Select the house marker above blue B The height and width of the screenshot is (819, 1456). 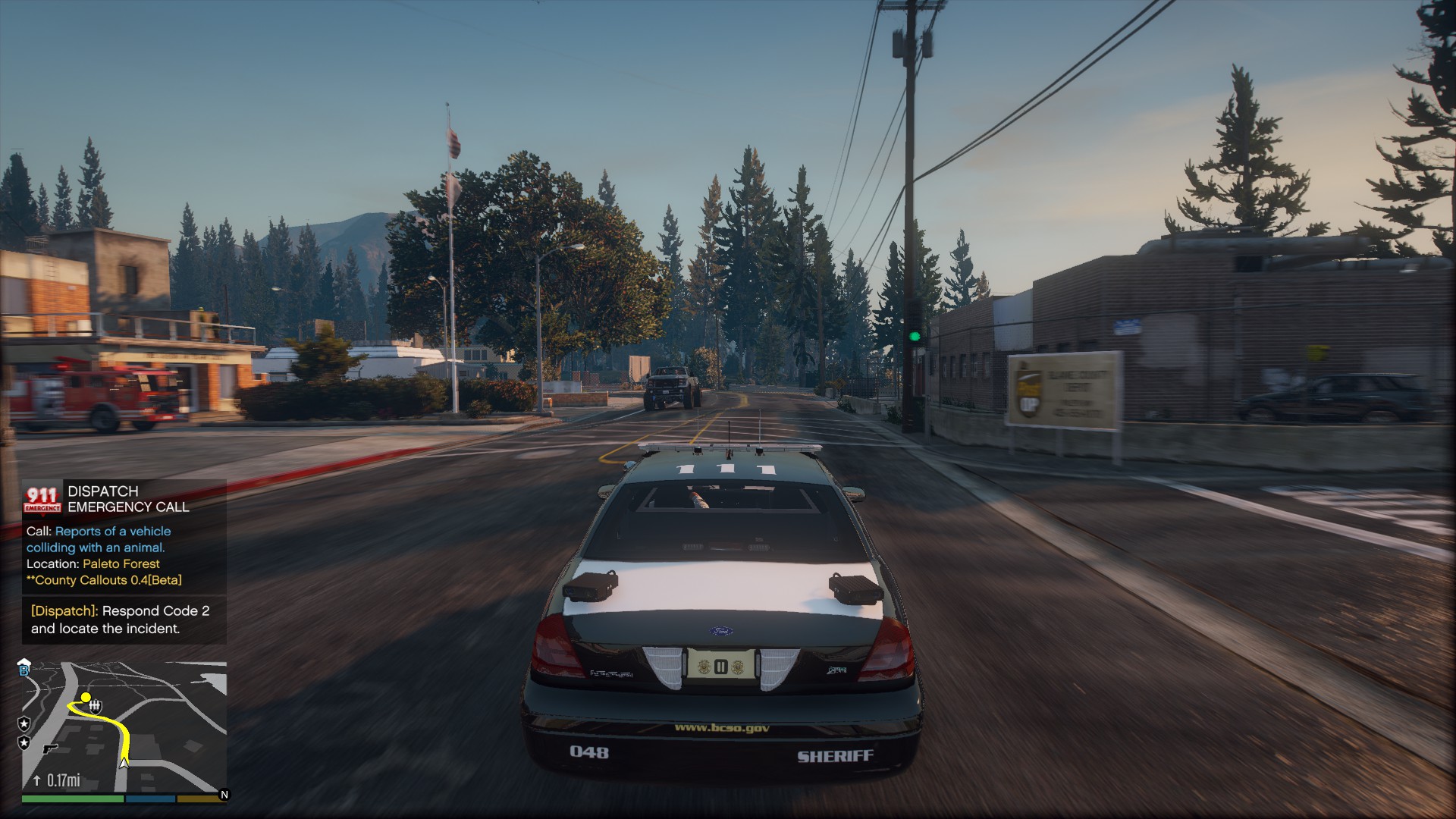tap(24, 661)
